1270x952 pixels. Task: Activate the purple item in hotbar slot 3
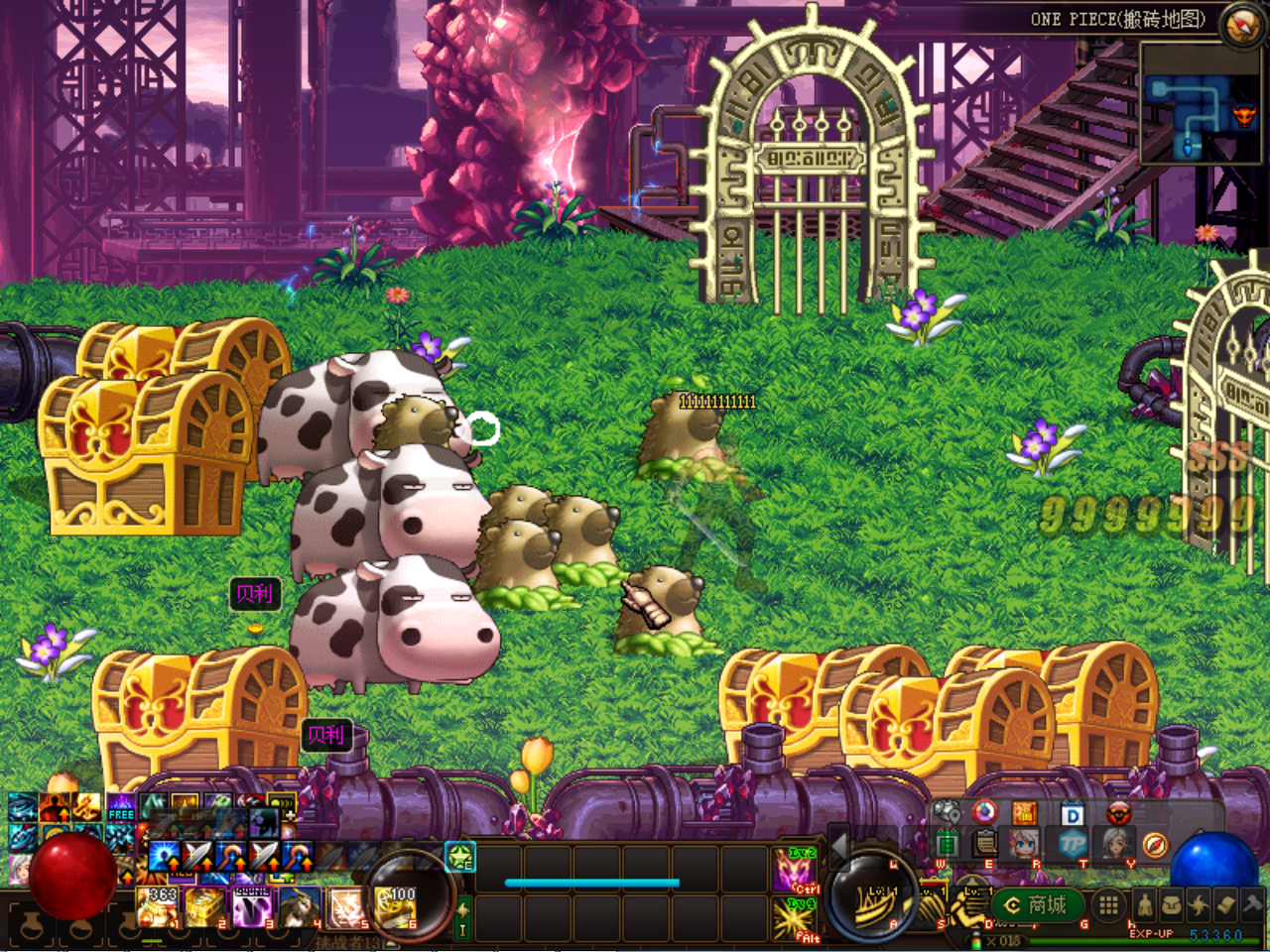pyautogui.click(x=251, y=907)
